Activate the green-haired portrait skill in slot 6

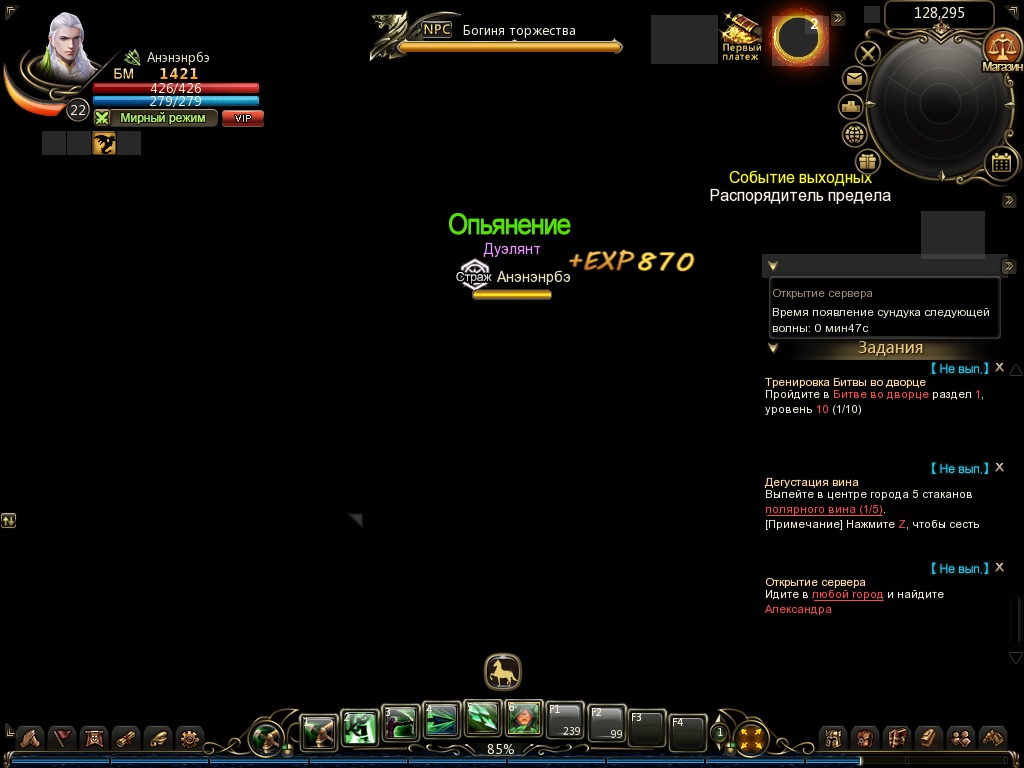point(524,718)
